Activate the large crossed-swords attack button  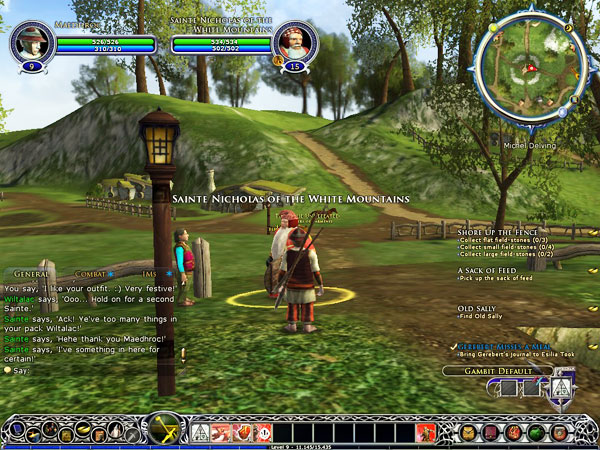[161, 429]
